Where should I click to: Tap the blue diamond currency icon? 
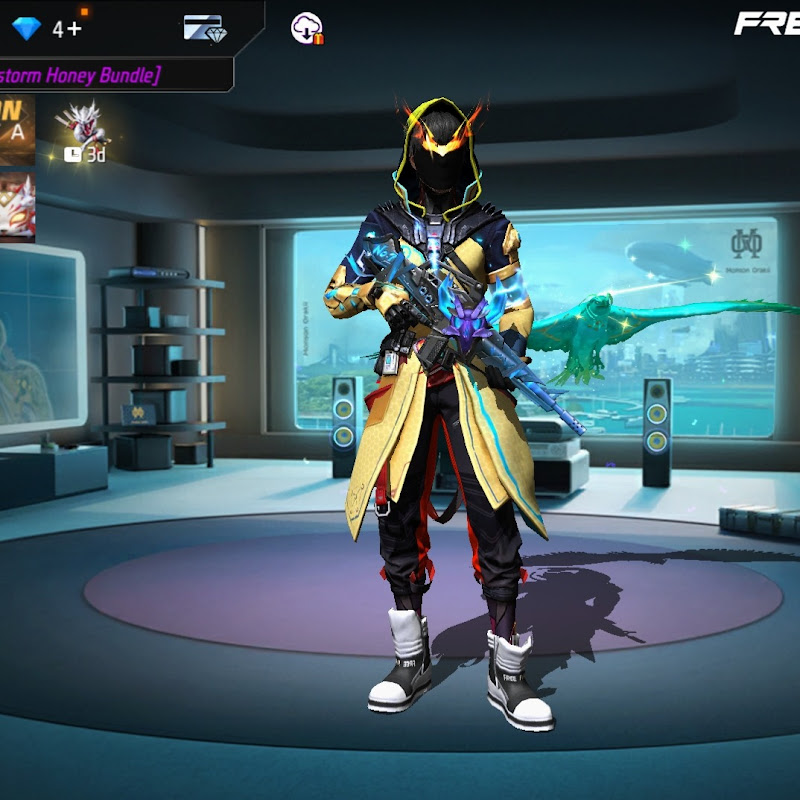pyautogui.click(x=26, y=28)
